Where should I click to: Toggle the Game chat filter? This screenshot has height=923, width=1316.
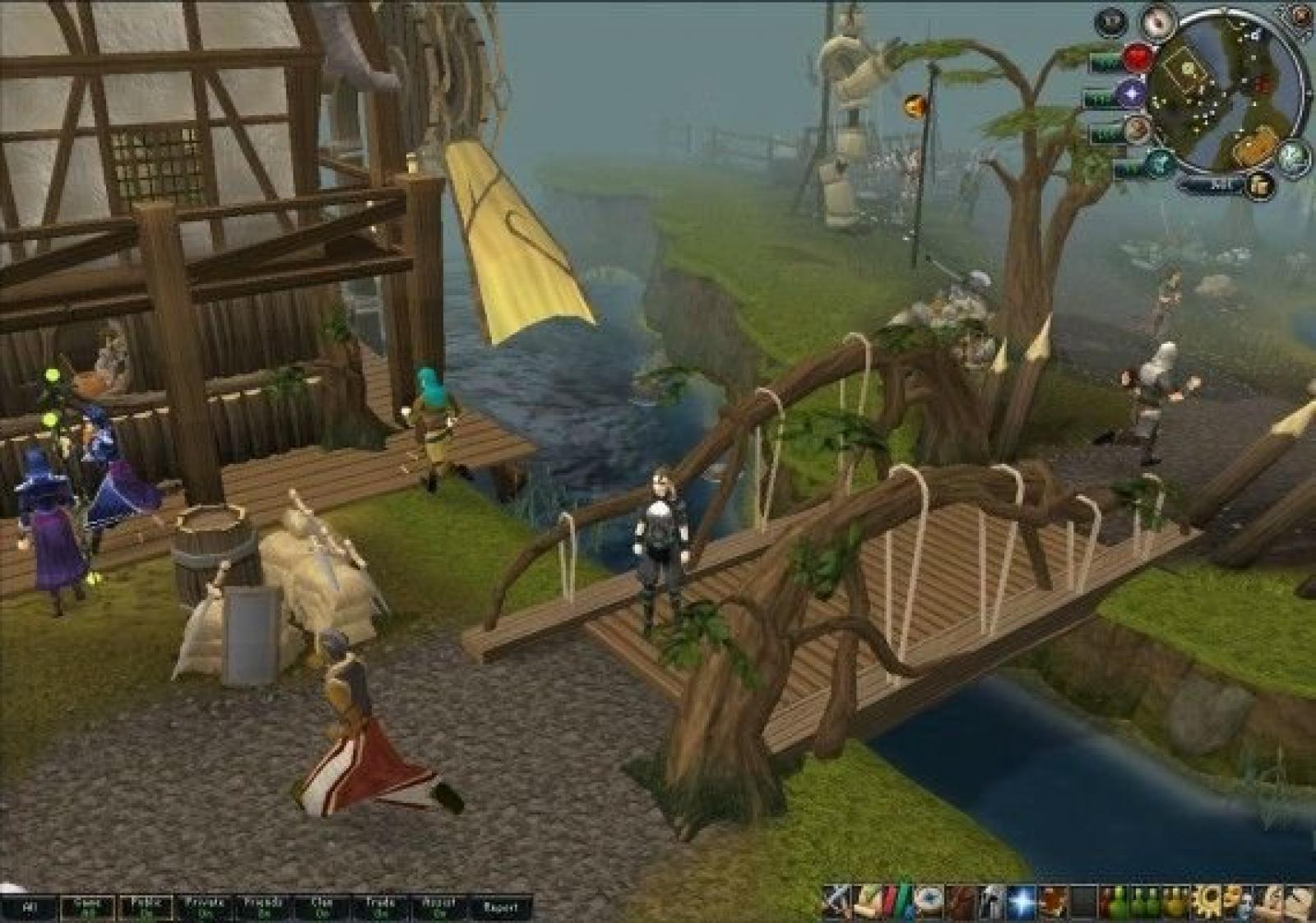(87, 908)
